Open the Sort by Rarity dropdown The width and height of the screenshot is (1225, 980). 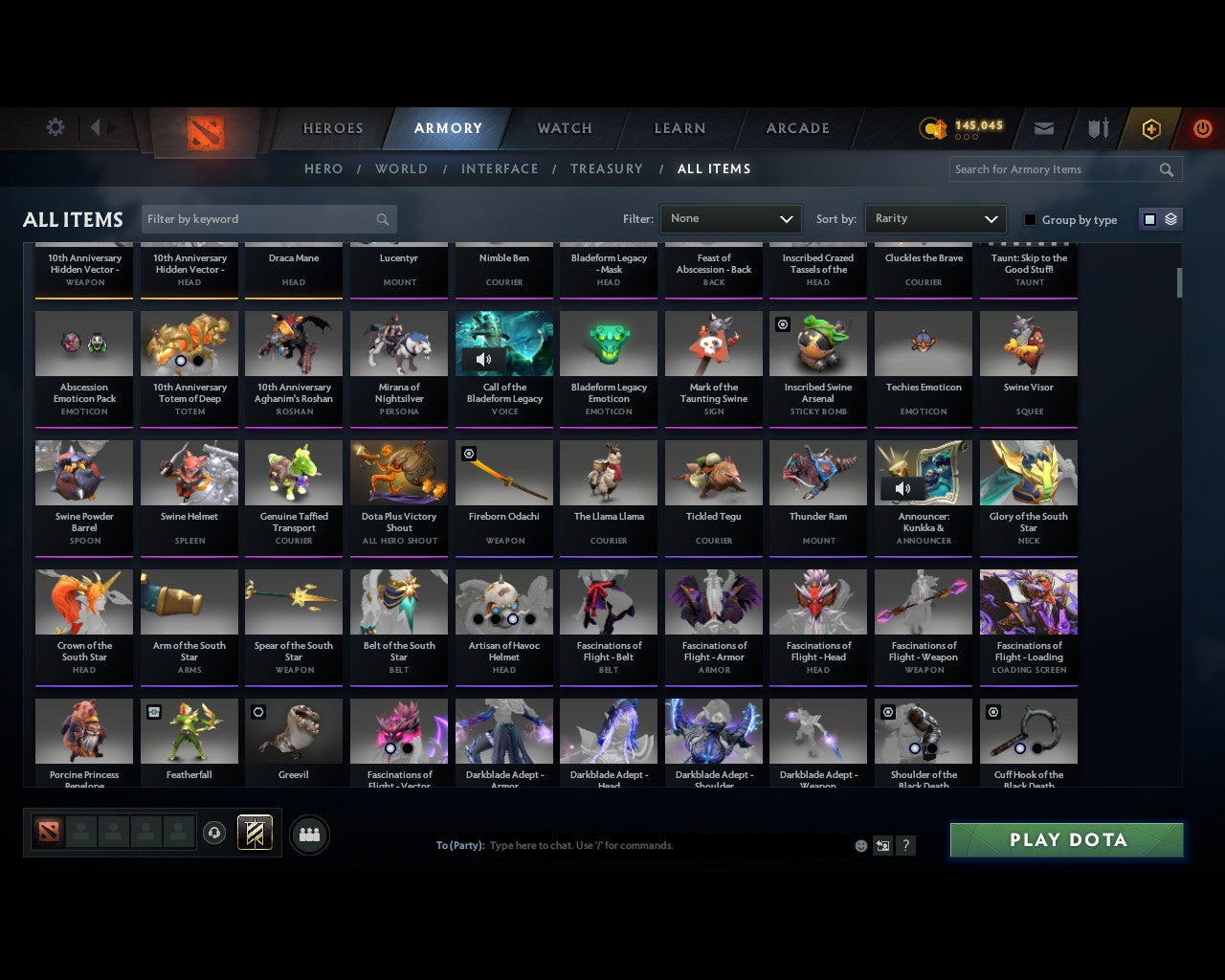coord(935,218)
